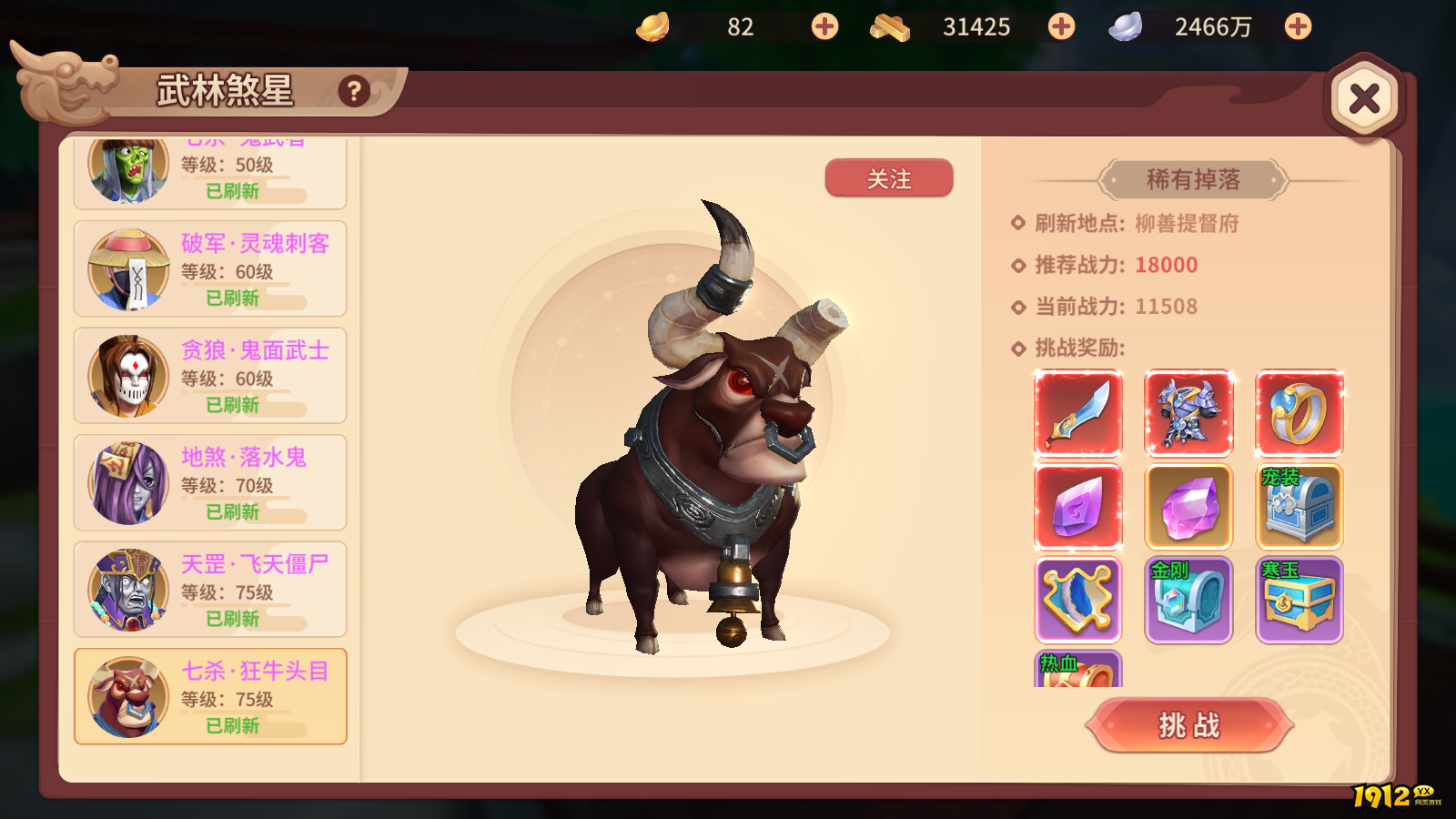Click the blue seal reward icon
1456x819 pixels.
click(x=1078, y=599)
